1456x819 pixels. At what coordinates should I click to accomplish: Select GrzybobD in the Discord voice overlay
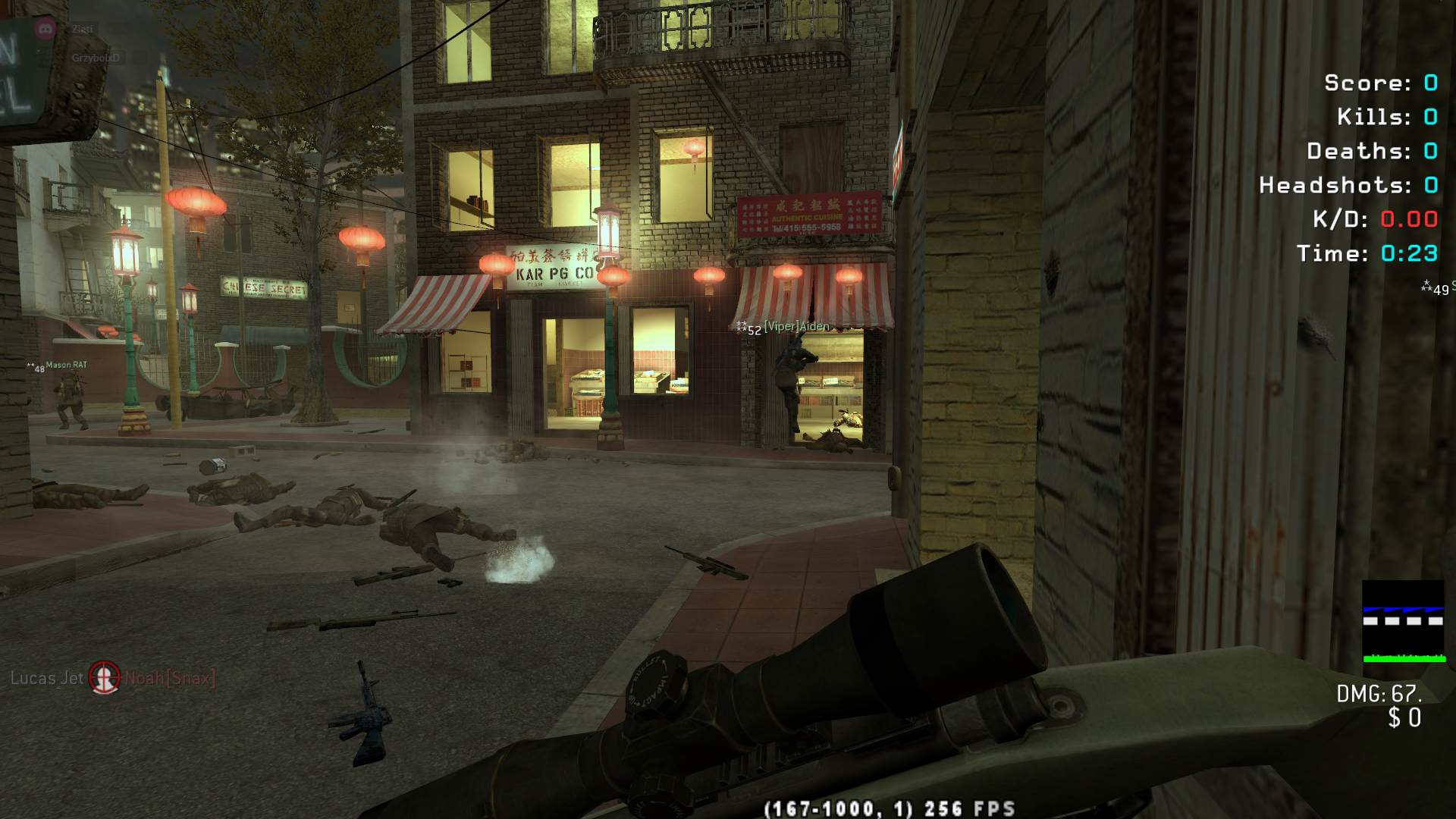click(96, 58)
